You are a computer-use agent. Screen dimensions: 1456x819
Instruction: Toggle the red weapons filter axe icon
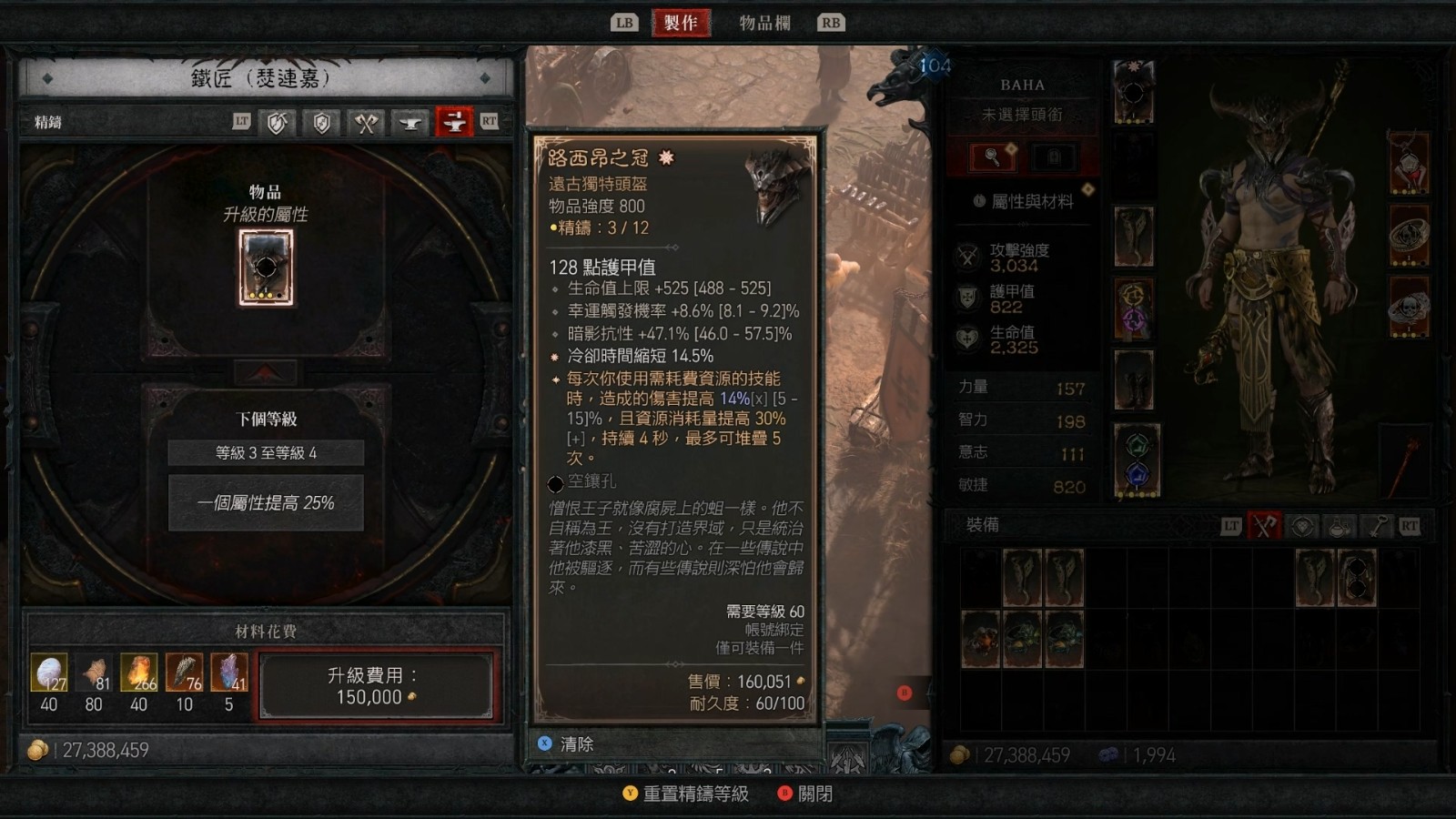point(1263,524)
